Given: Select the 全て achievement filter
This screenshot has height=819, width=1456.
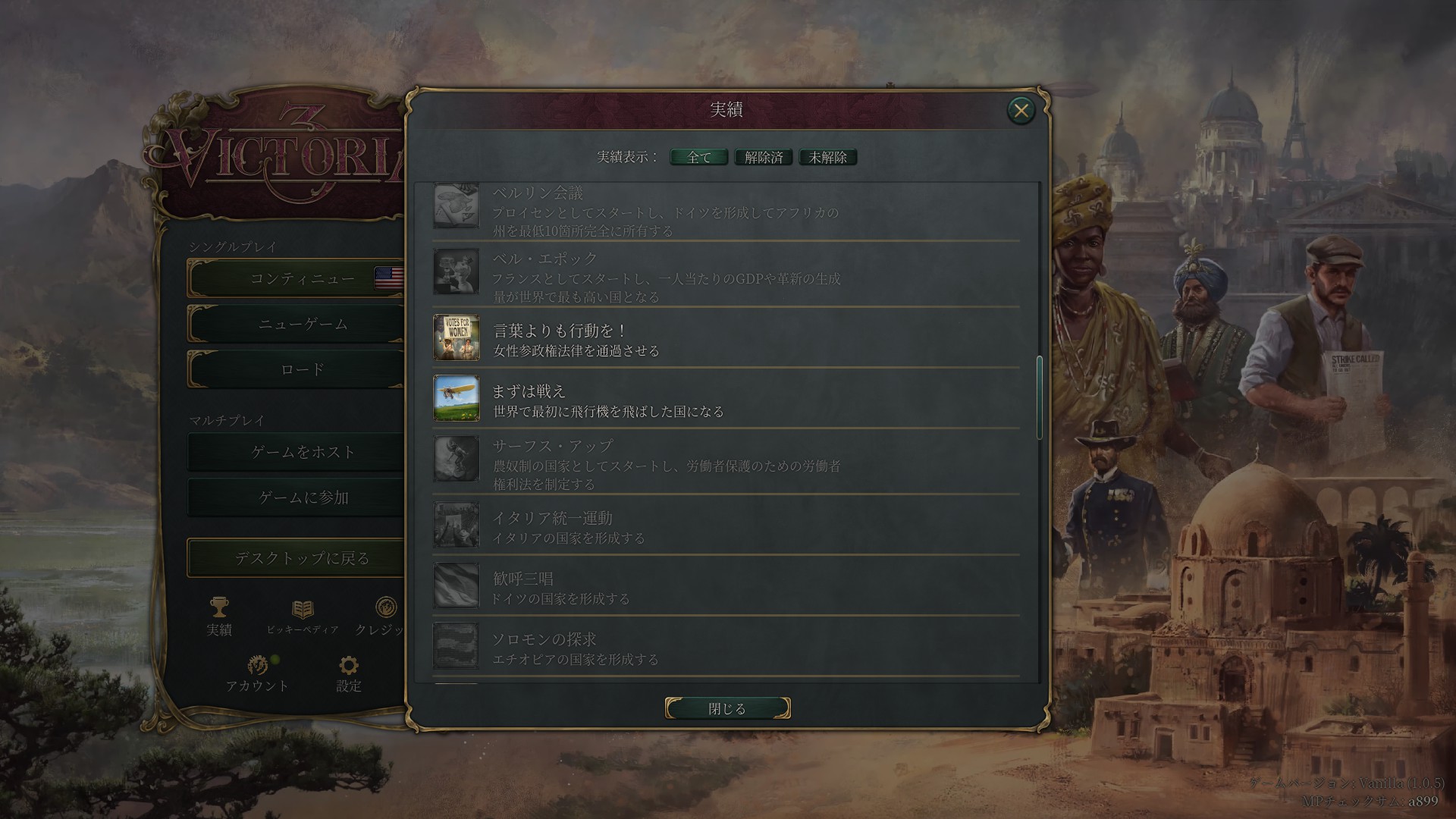Looking at the screenshot, I should coord(697,157).
